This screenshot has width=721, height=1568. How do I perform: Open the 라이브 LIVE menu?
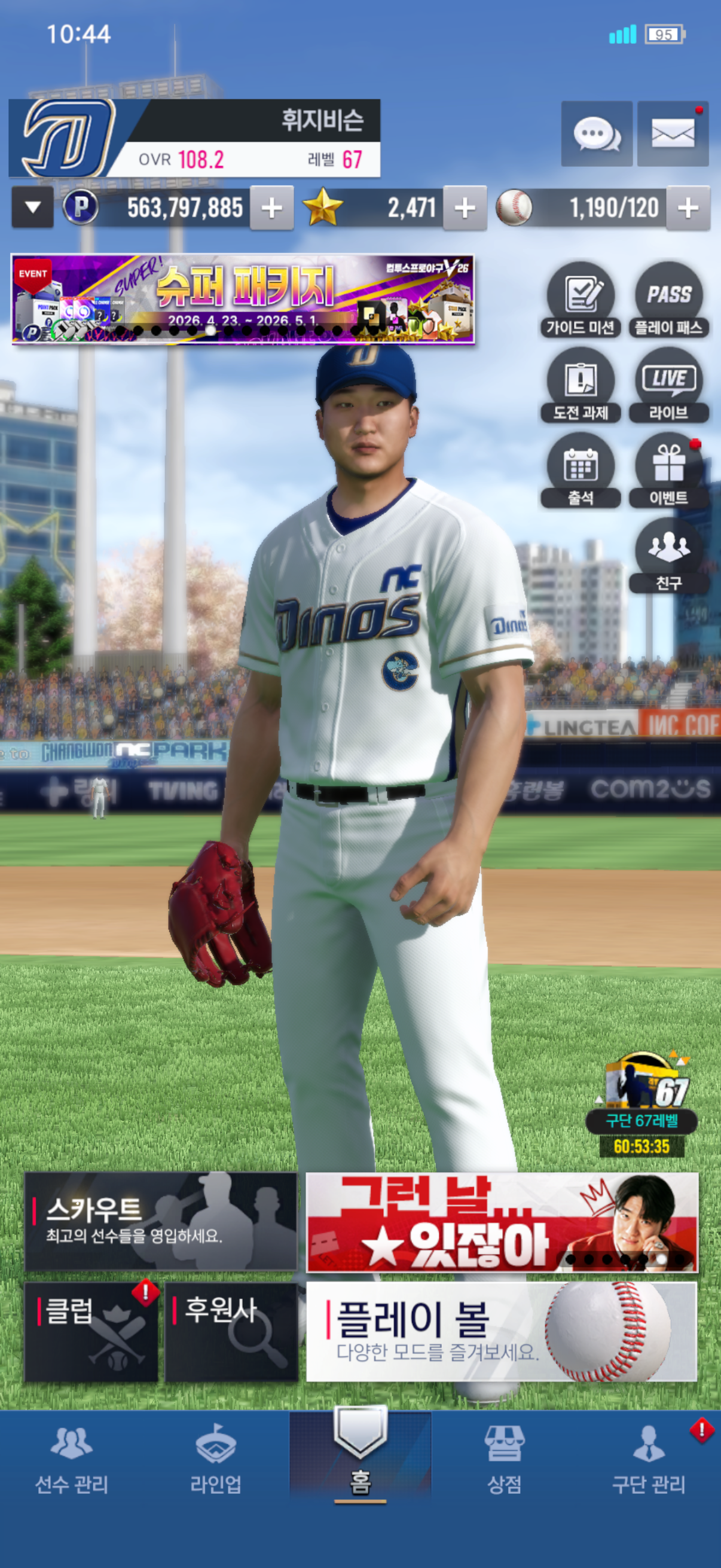pyautogui.click(x=668, y=385)
